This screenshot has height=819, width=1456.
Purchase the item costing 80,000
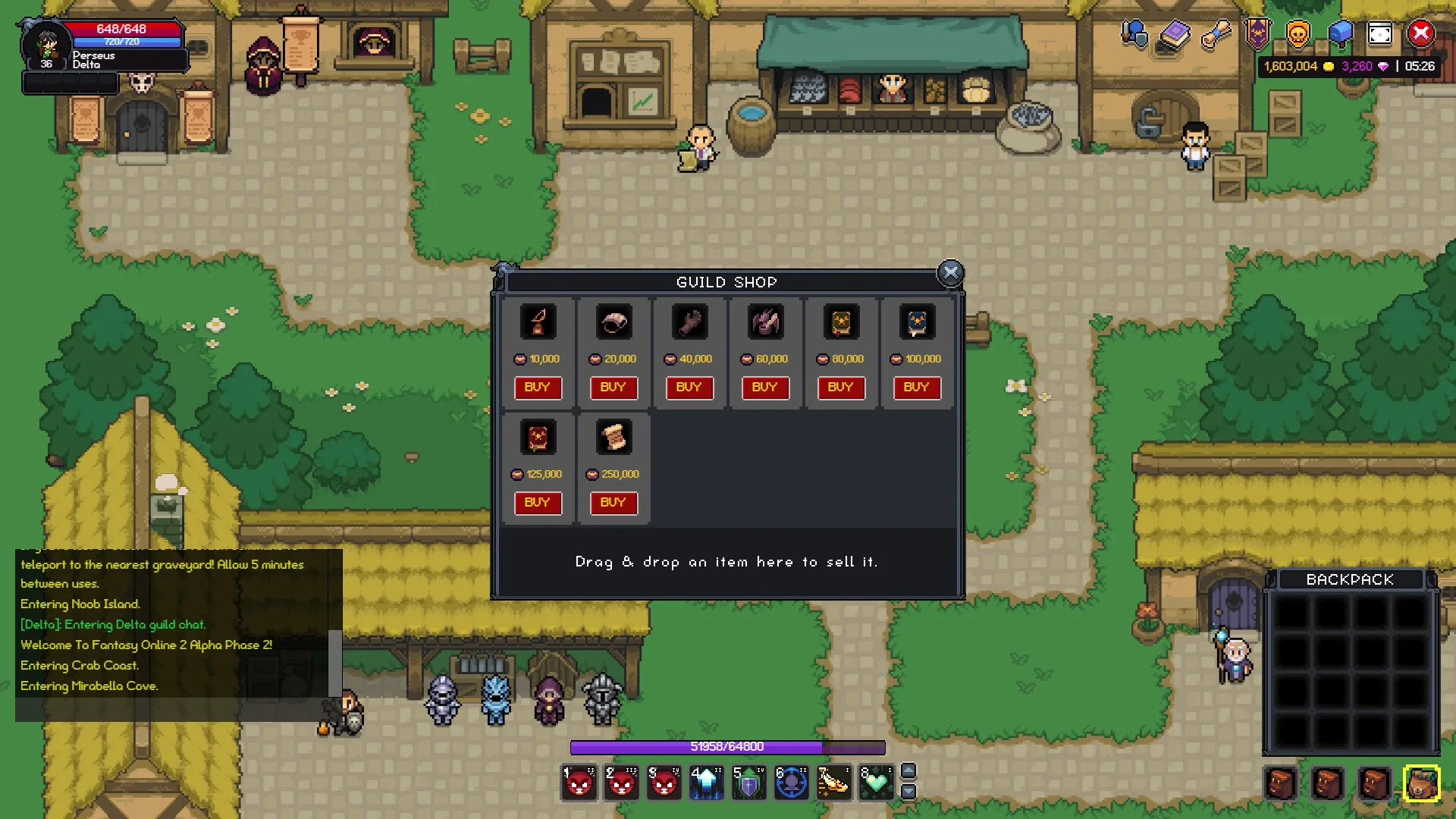pos(840,388)
